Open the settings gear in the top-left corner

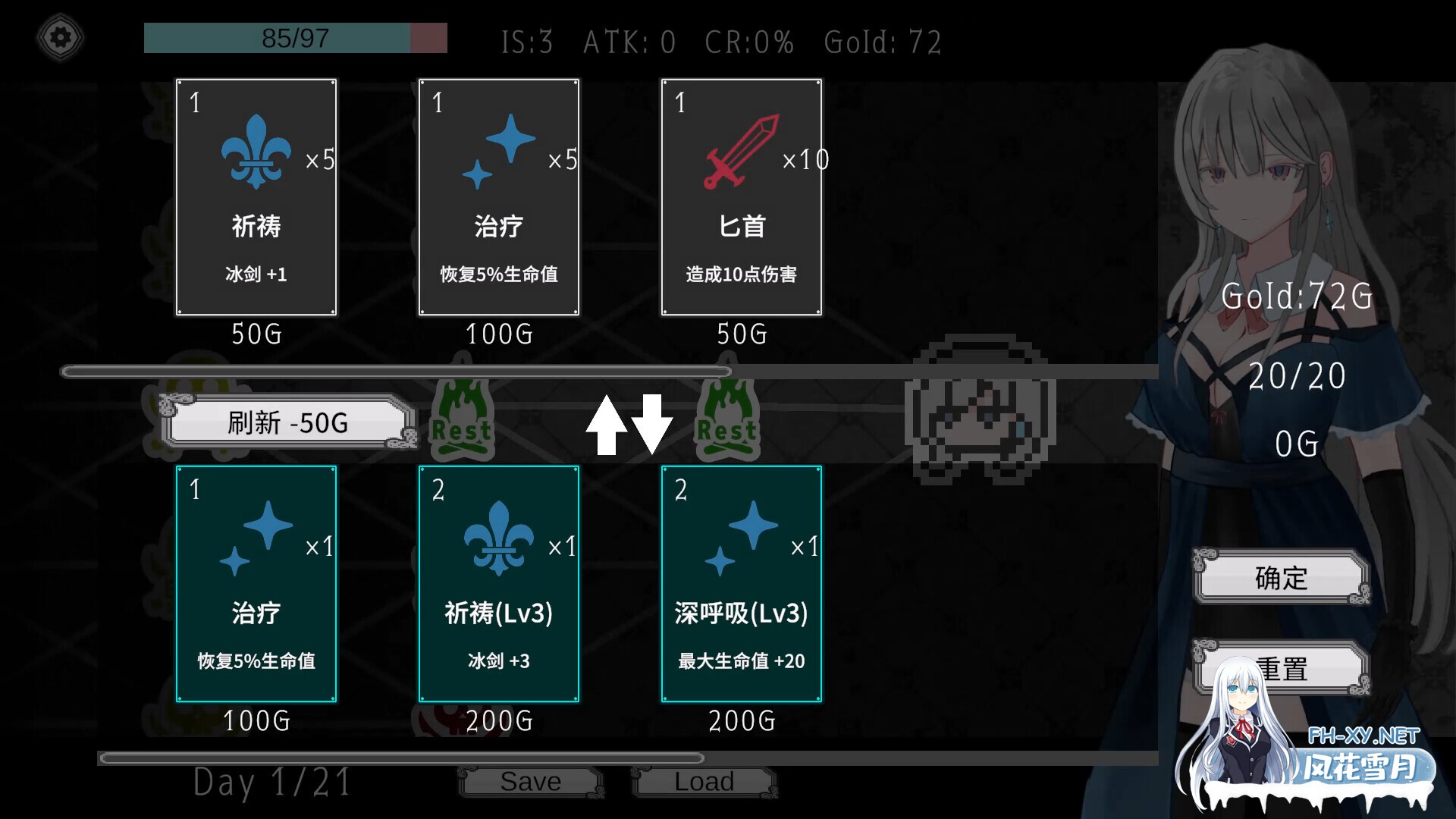coord(60,36)
